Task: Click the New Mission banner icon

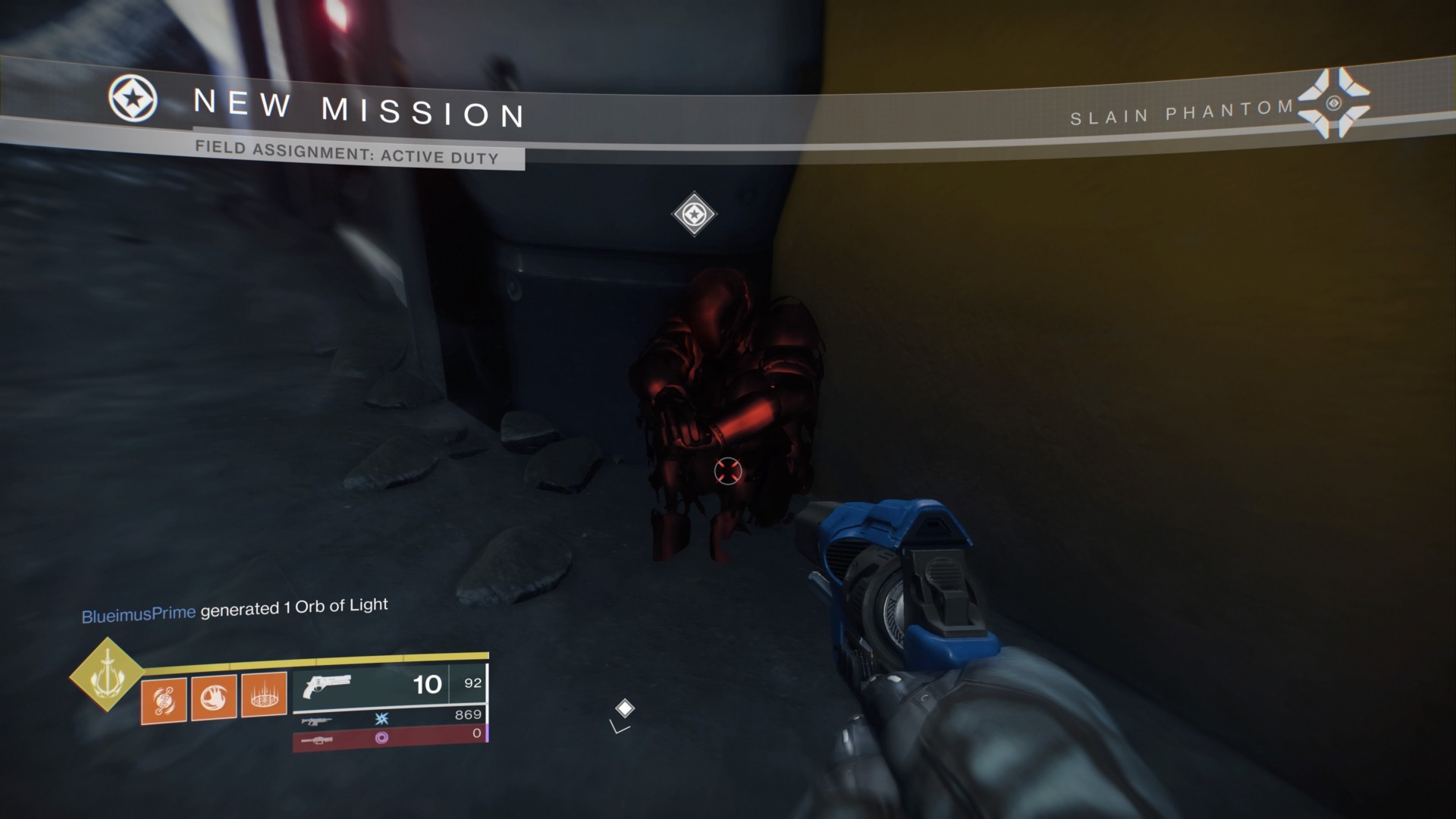Action: click(133, 99)
